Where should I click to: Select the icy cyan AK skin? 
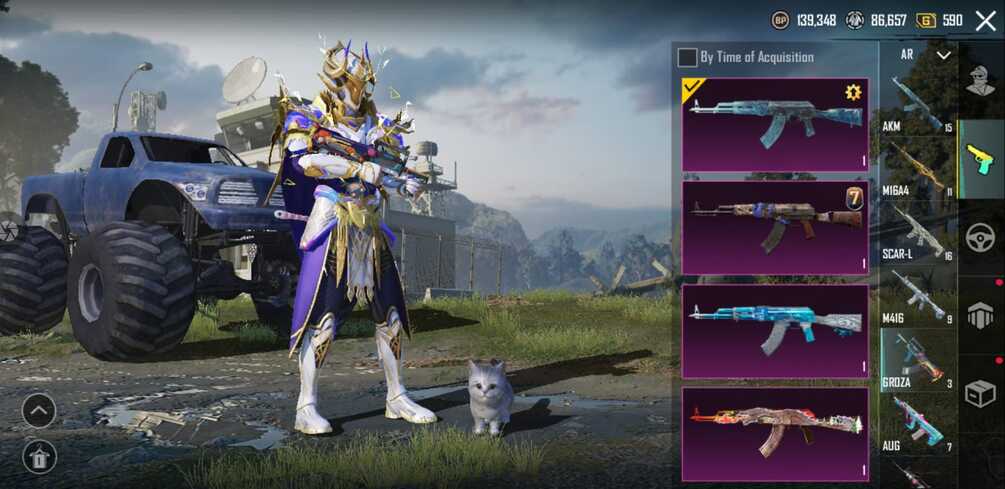[775, 331]
